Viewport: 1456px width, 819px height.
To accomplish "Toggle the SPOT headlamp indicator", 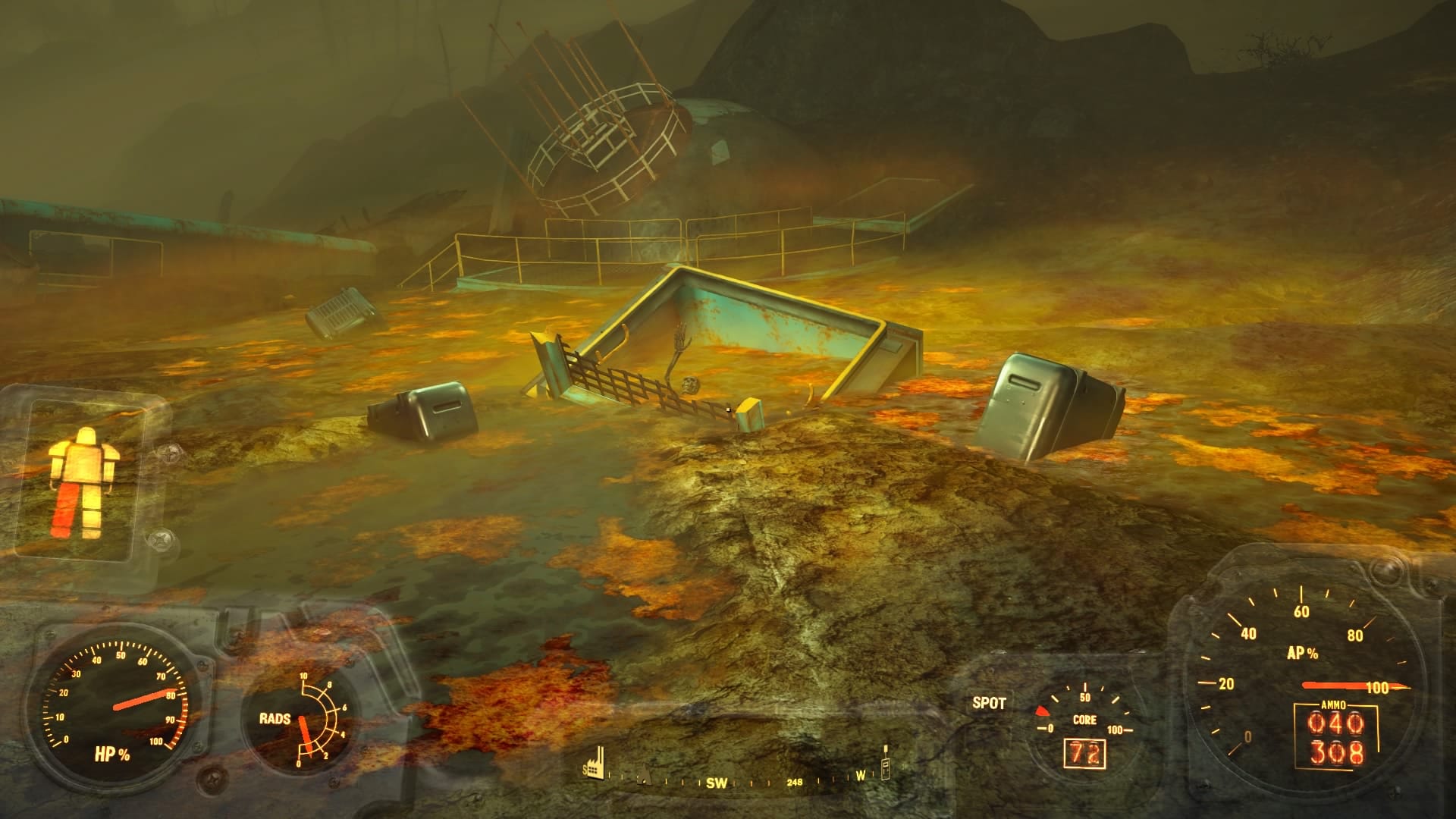I will (x=989, y=704).
